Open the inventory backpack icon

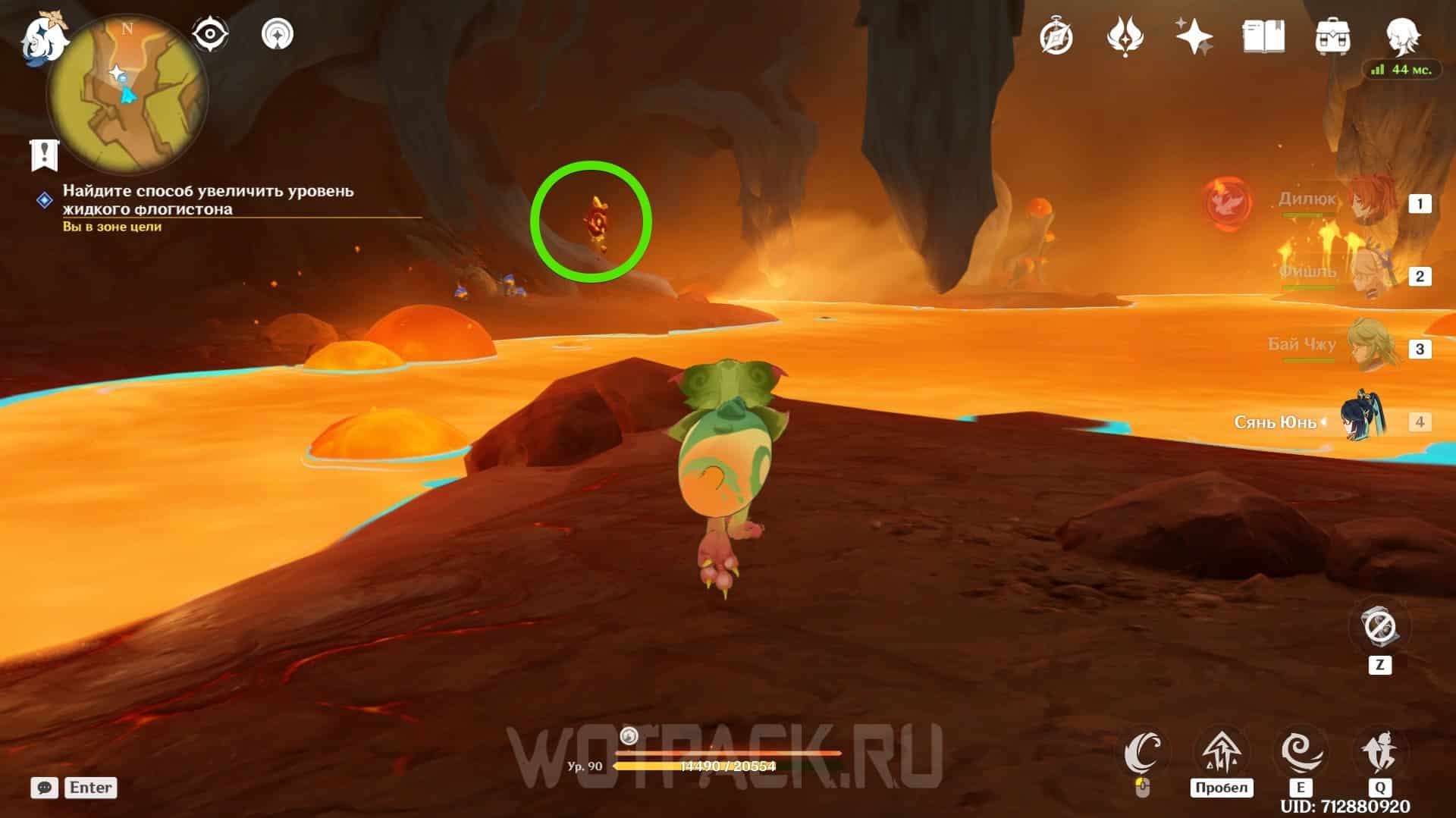pyautogui.click(x=1332, y=36)
